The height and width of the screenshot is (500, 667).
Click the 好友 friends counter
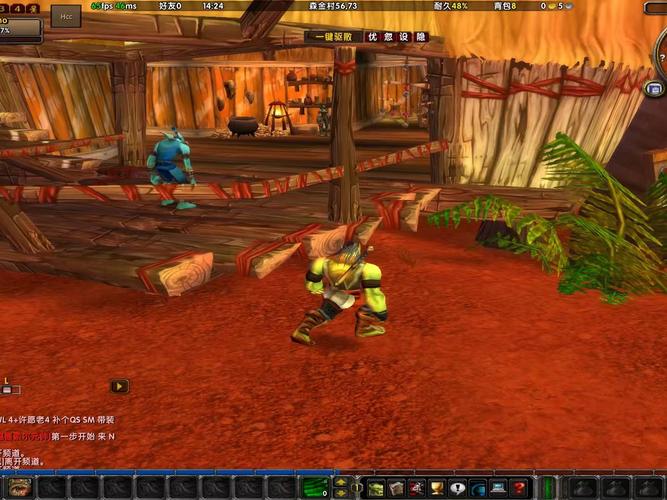point(172,6)
